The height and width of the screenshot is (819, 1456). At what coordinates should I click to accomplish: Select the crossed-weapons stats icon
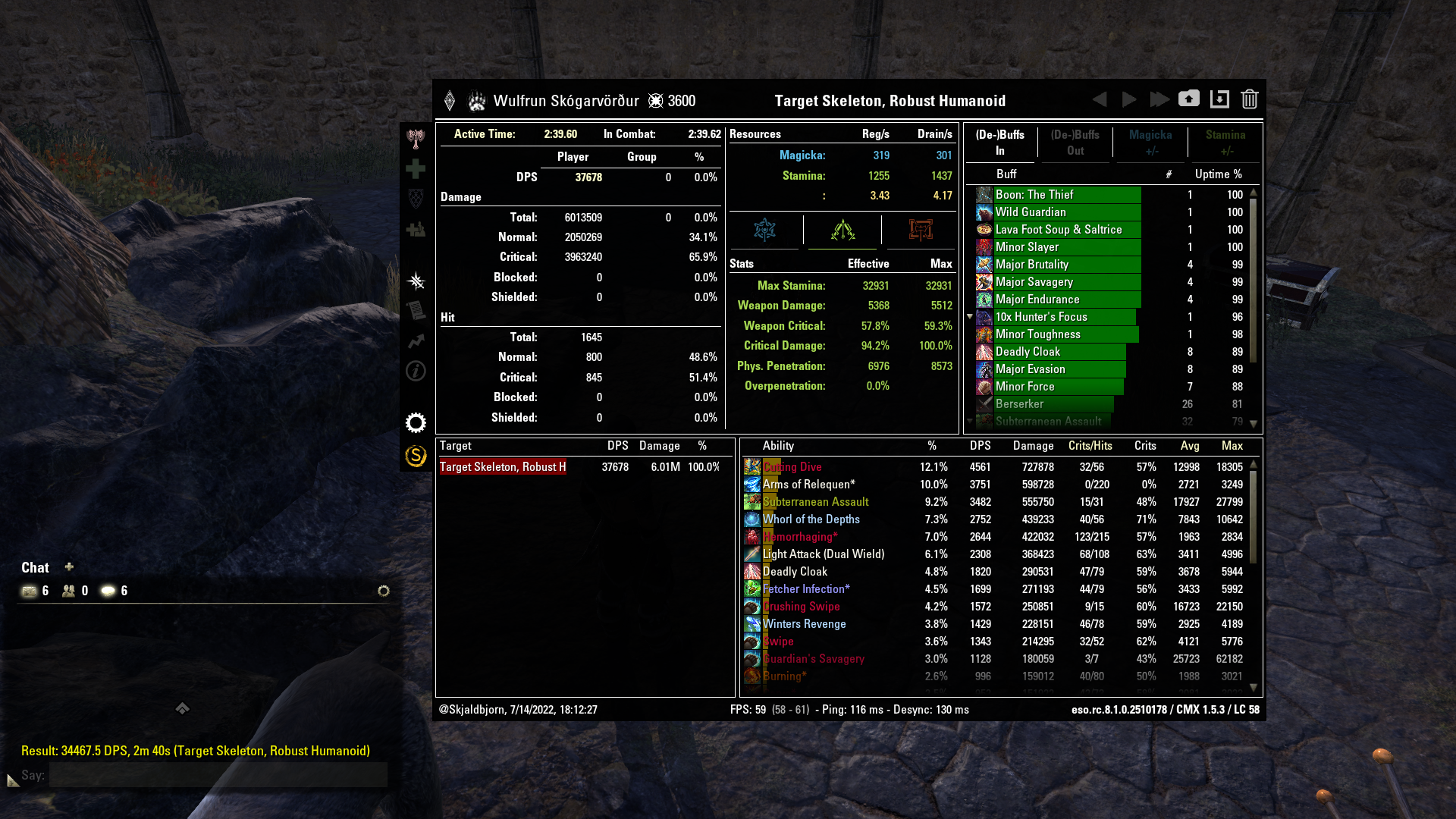click(842, 231)
